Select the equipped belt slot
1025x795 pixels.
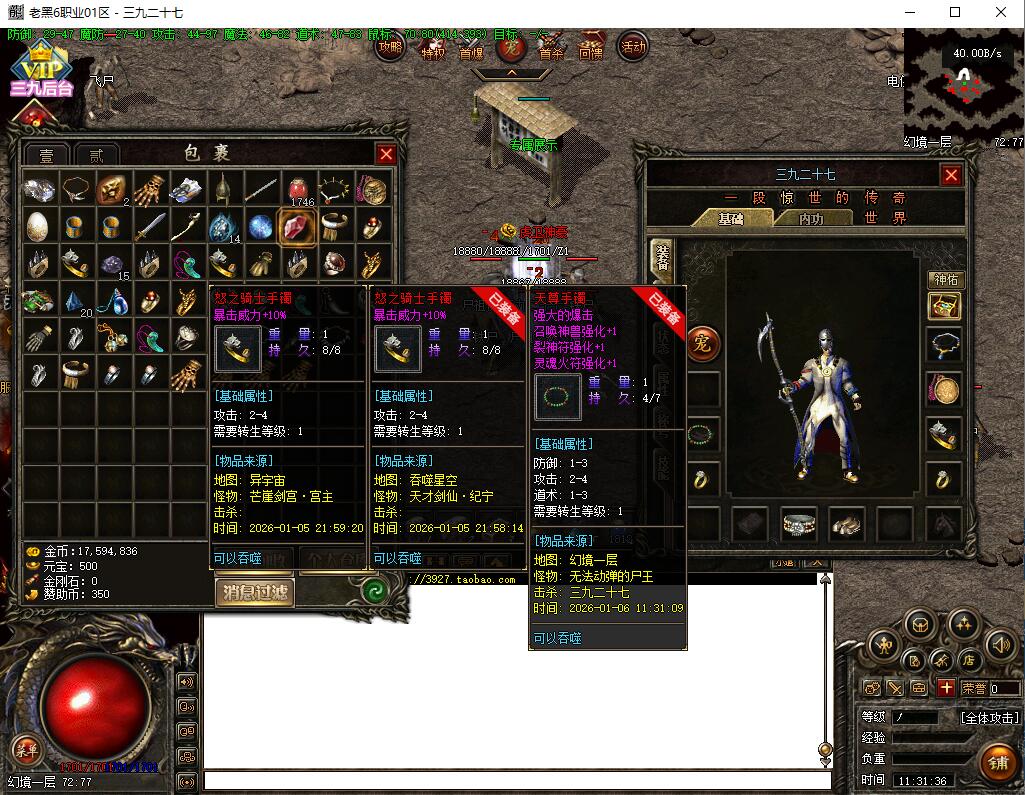[x=798, y=523]
